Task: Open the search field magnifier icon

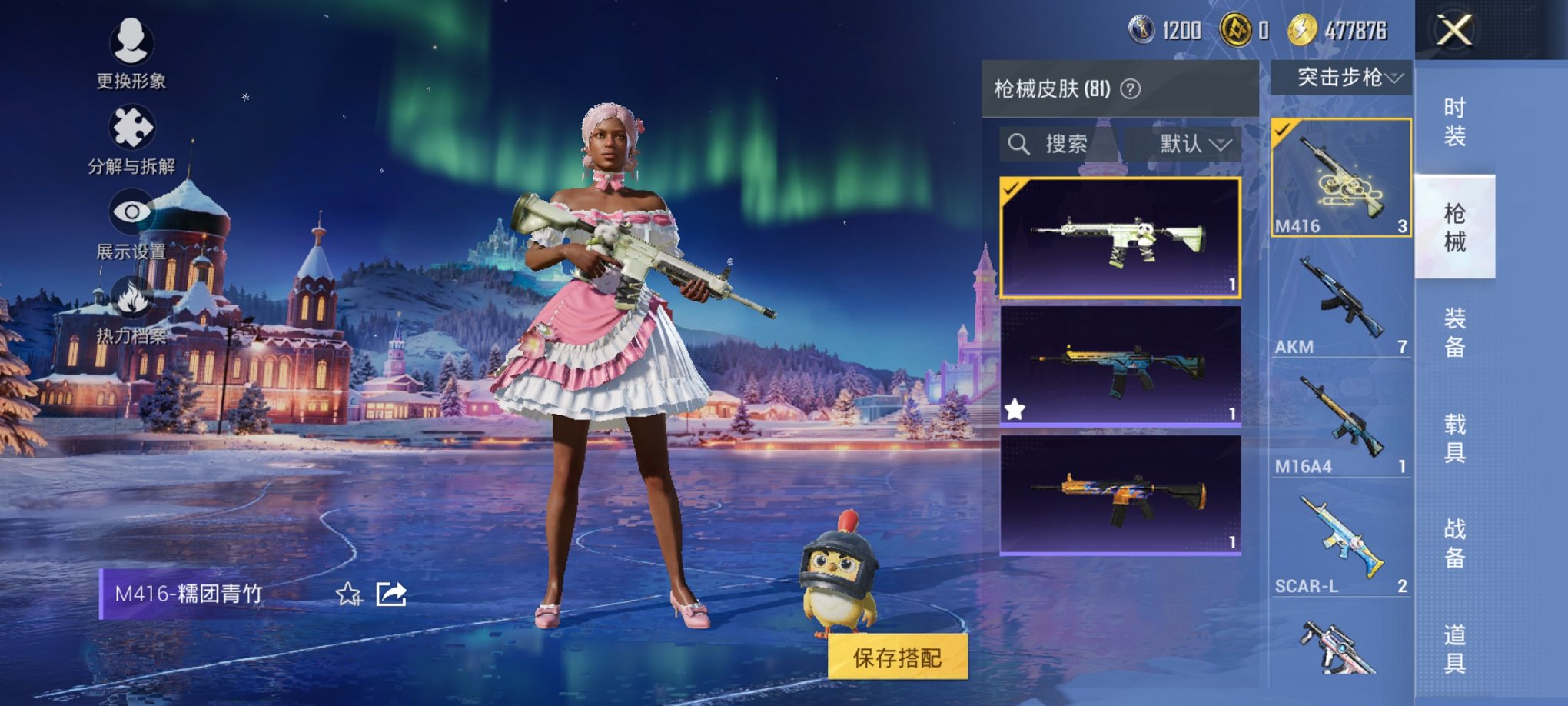Action: click(1020, 142)
